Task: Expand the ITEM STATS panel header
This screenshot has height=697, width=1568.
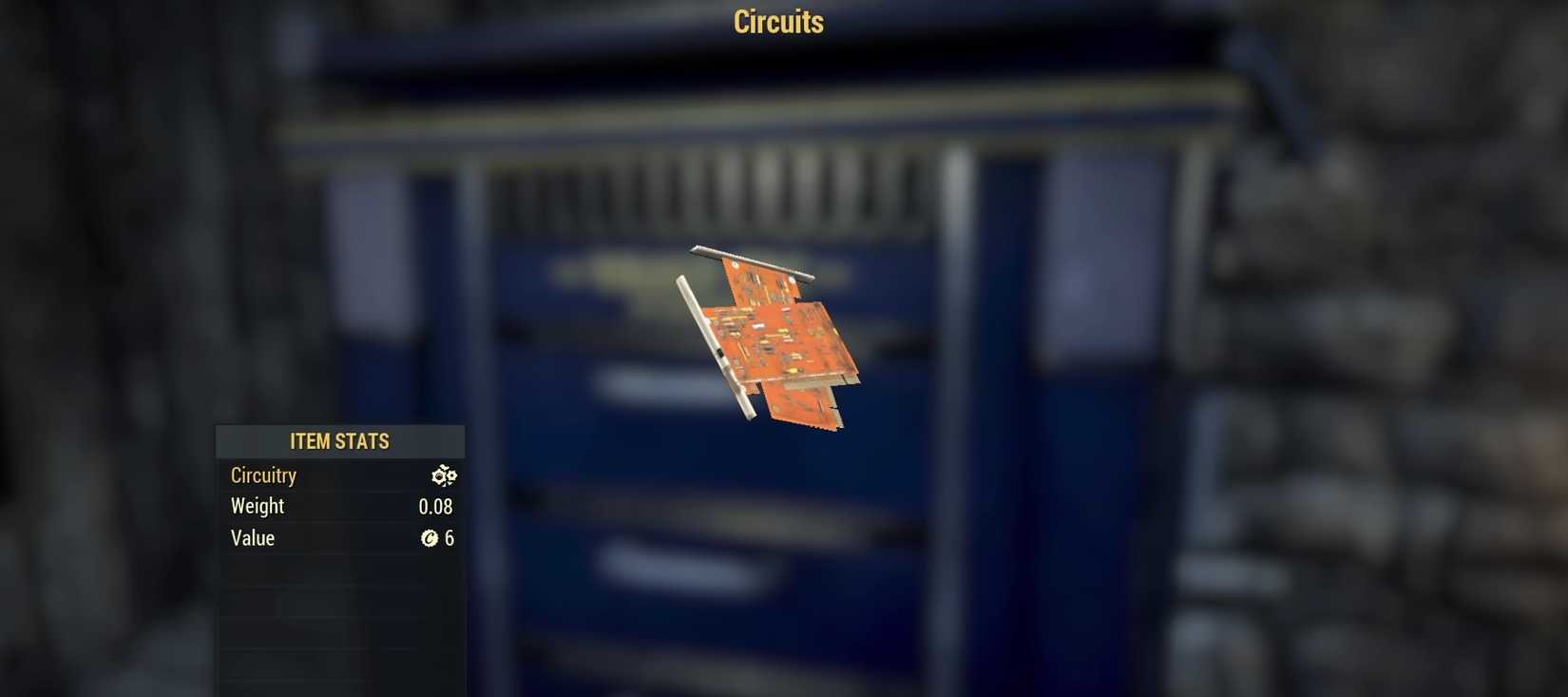Action: (x=339, y=441)
